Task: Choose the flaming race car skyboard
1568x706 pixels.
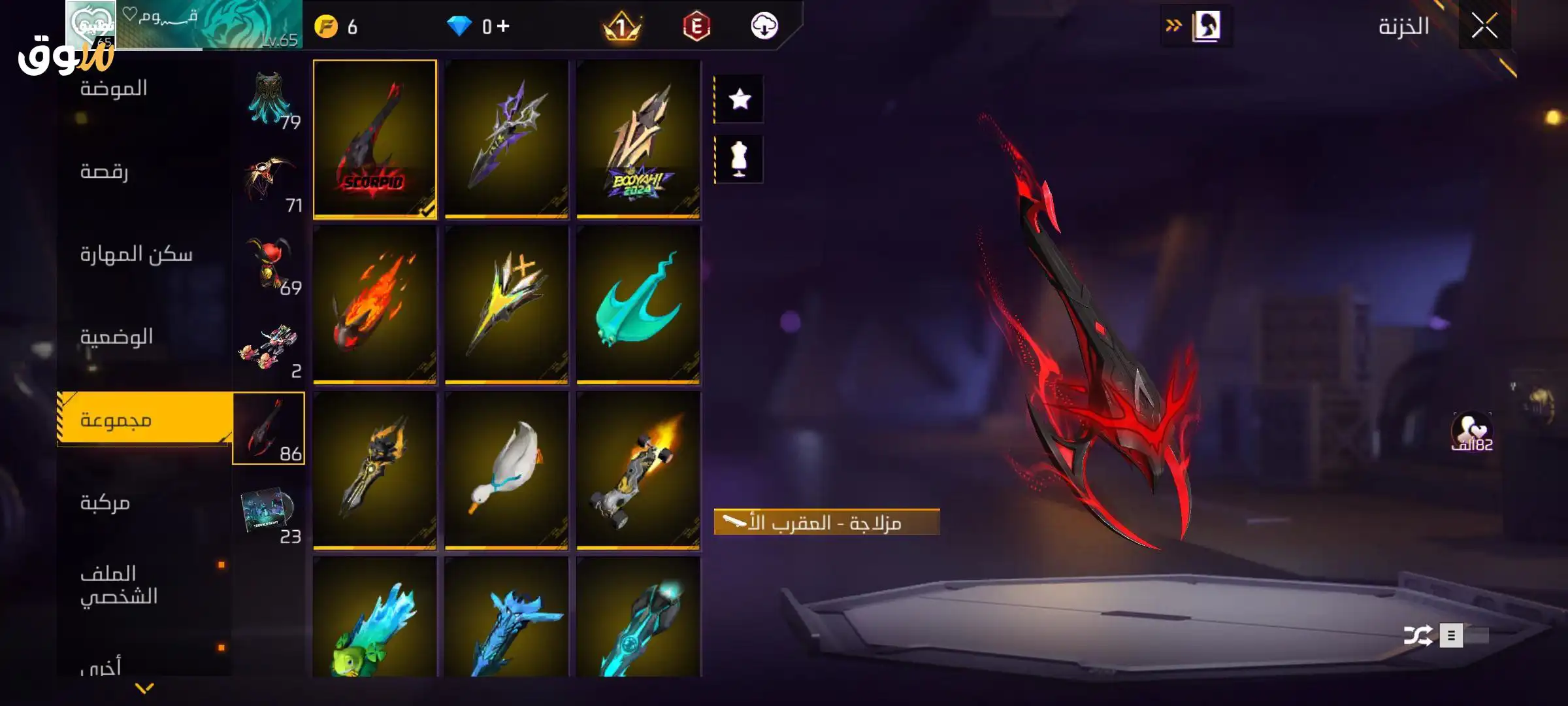Action: pos(638,469)
